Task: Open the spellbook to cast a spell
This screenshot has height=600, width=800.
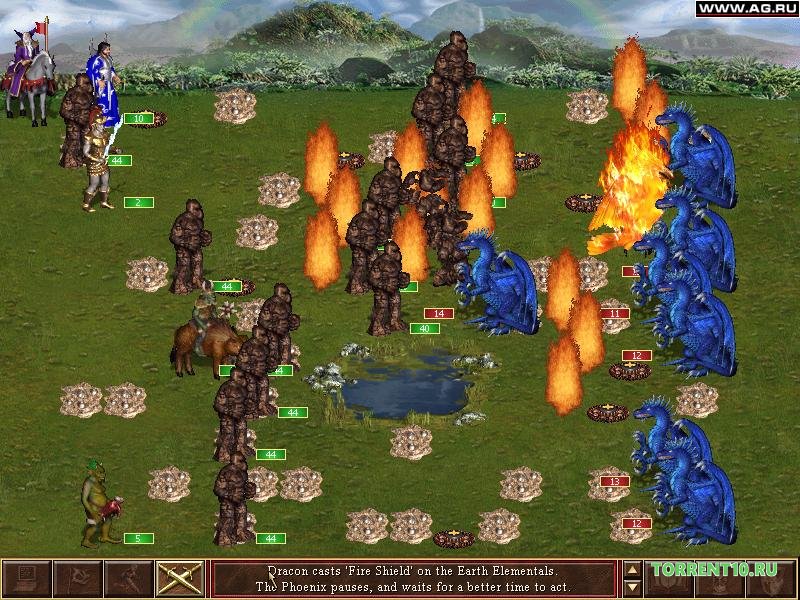Action: pyautogui.click(x=670, y=579)
